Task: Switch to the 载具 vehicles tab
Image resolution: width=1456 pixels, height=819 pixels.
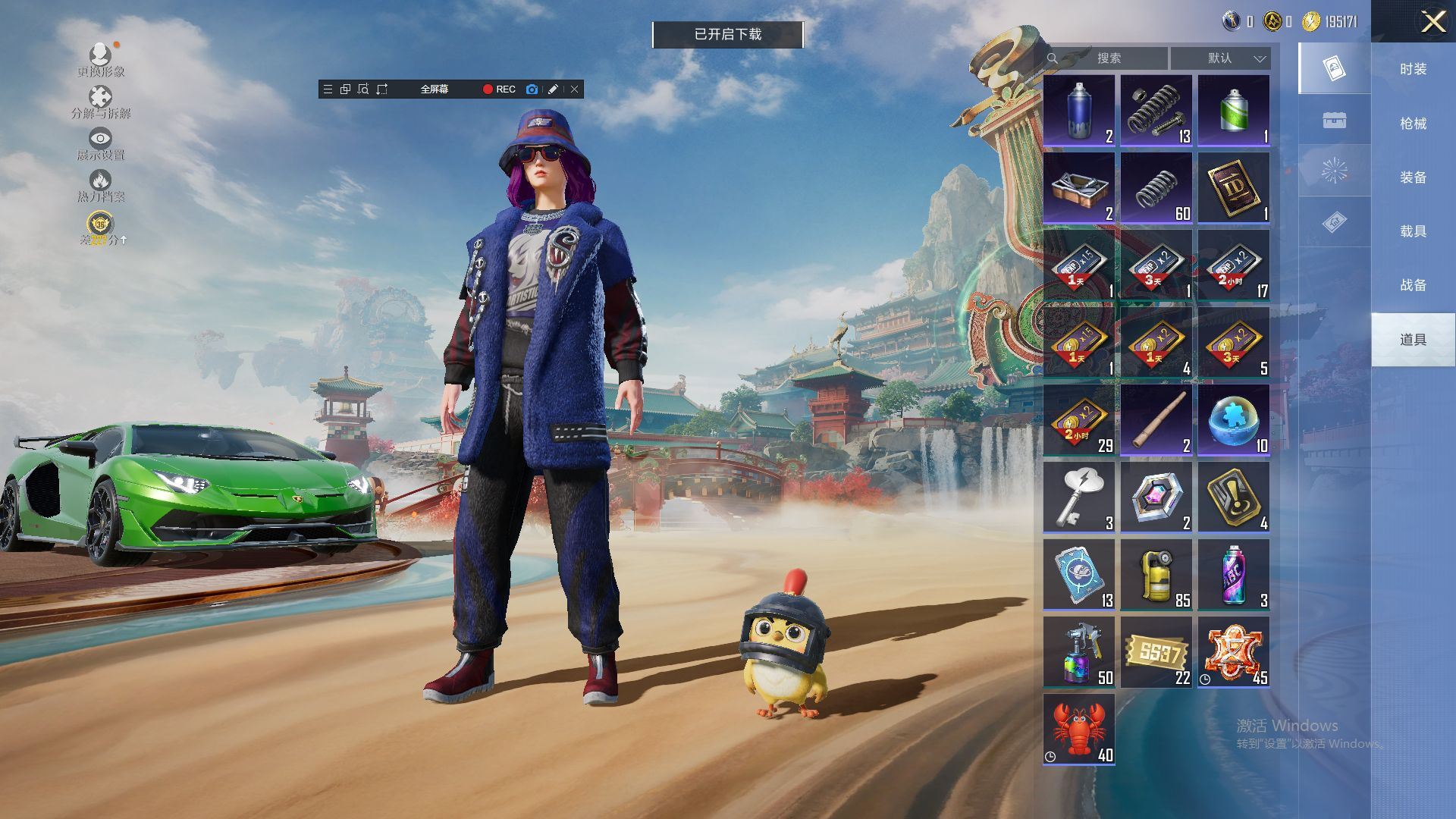Action: point(1413,231)
